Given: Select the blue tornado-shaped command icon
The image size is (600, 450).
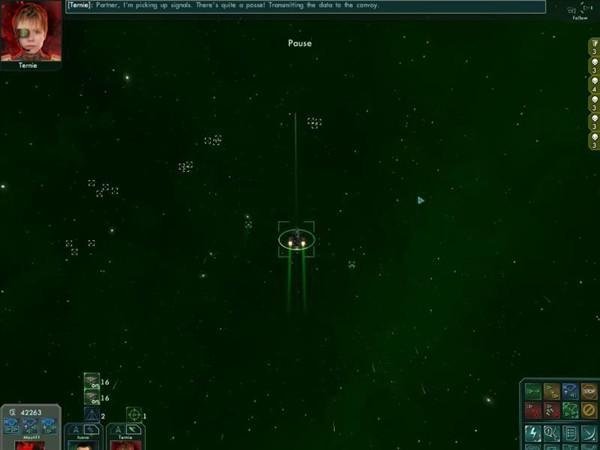Looking at the screenshot, I should pyautogui.click(x=570, y=391).
